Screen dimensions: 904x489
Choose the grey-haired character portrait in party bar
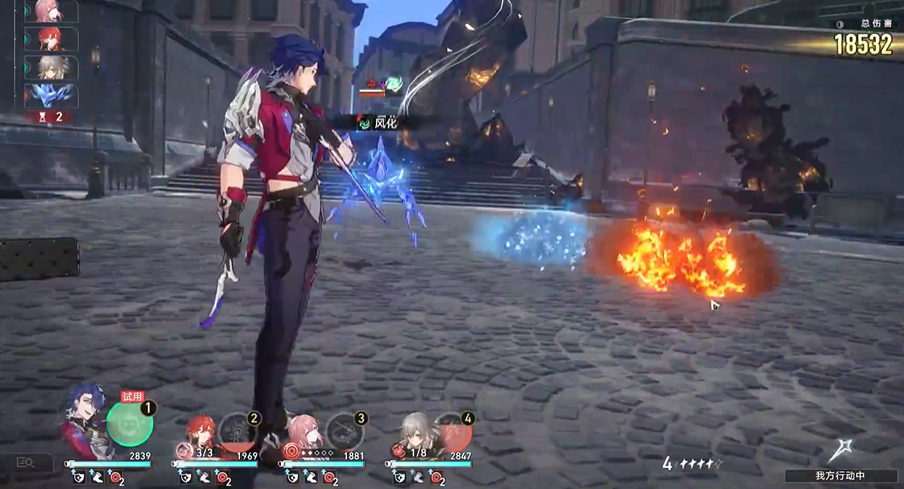(416, 434)
